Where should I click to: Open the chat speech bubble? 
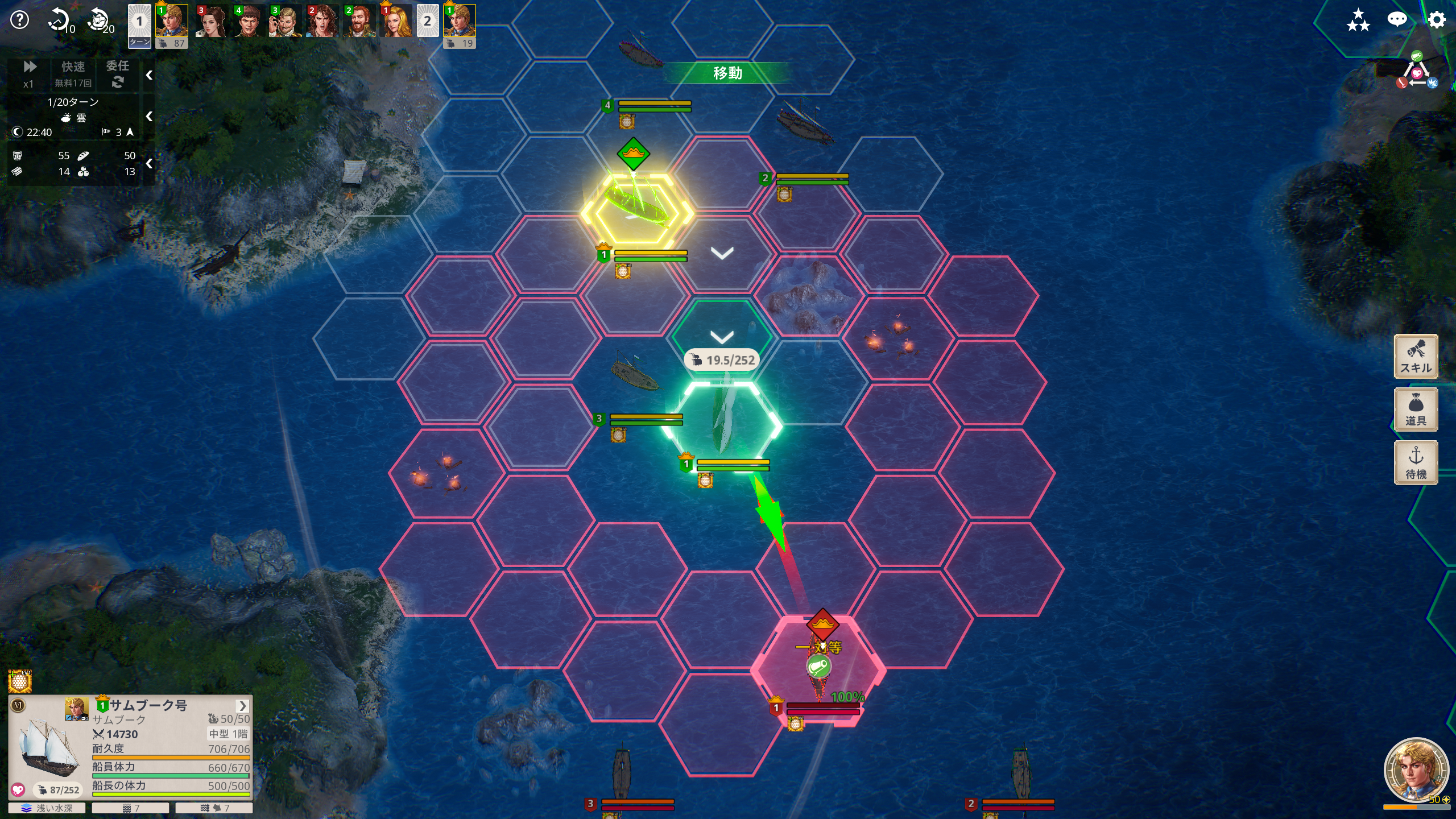pos(1397,20)
